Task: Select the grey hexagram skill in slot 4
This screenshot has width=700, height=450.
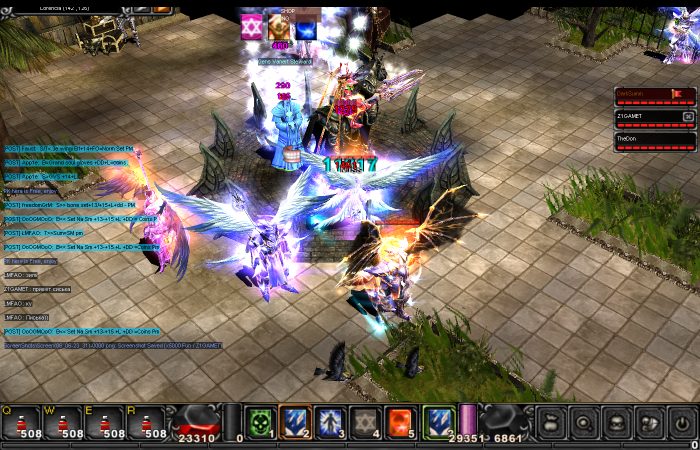Action: 365,422
